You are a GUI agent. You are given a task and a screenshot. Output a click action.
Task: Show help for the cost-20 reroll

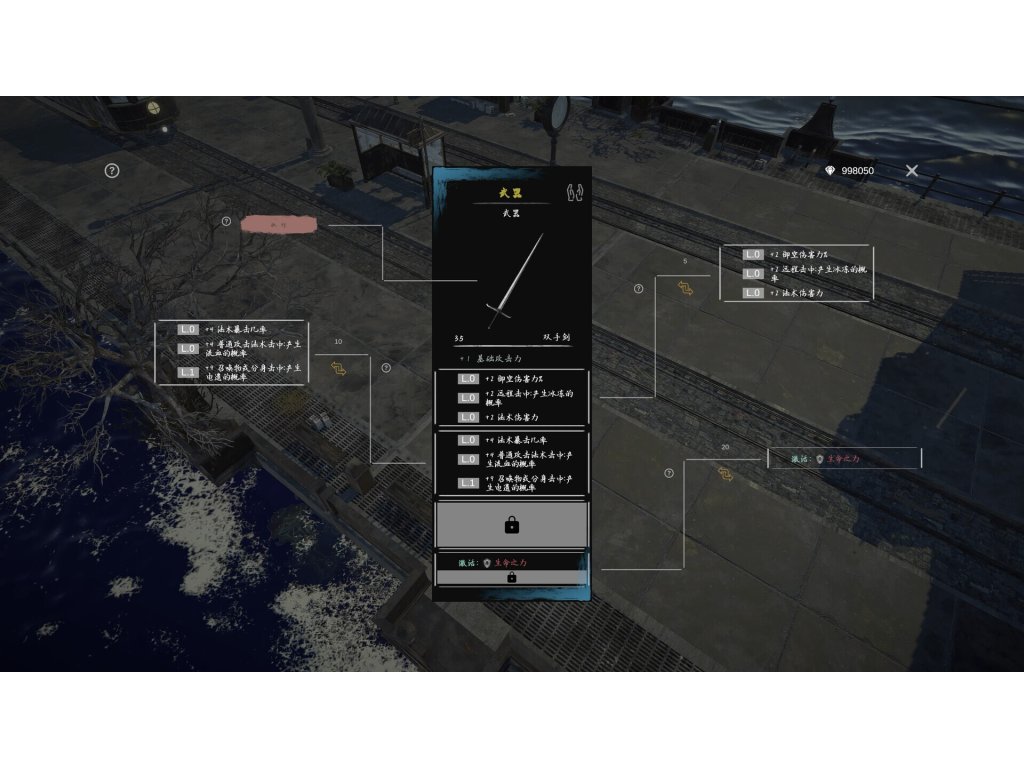tap(669, 473)
